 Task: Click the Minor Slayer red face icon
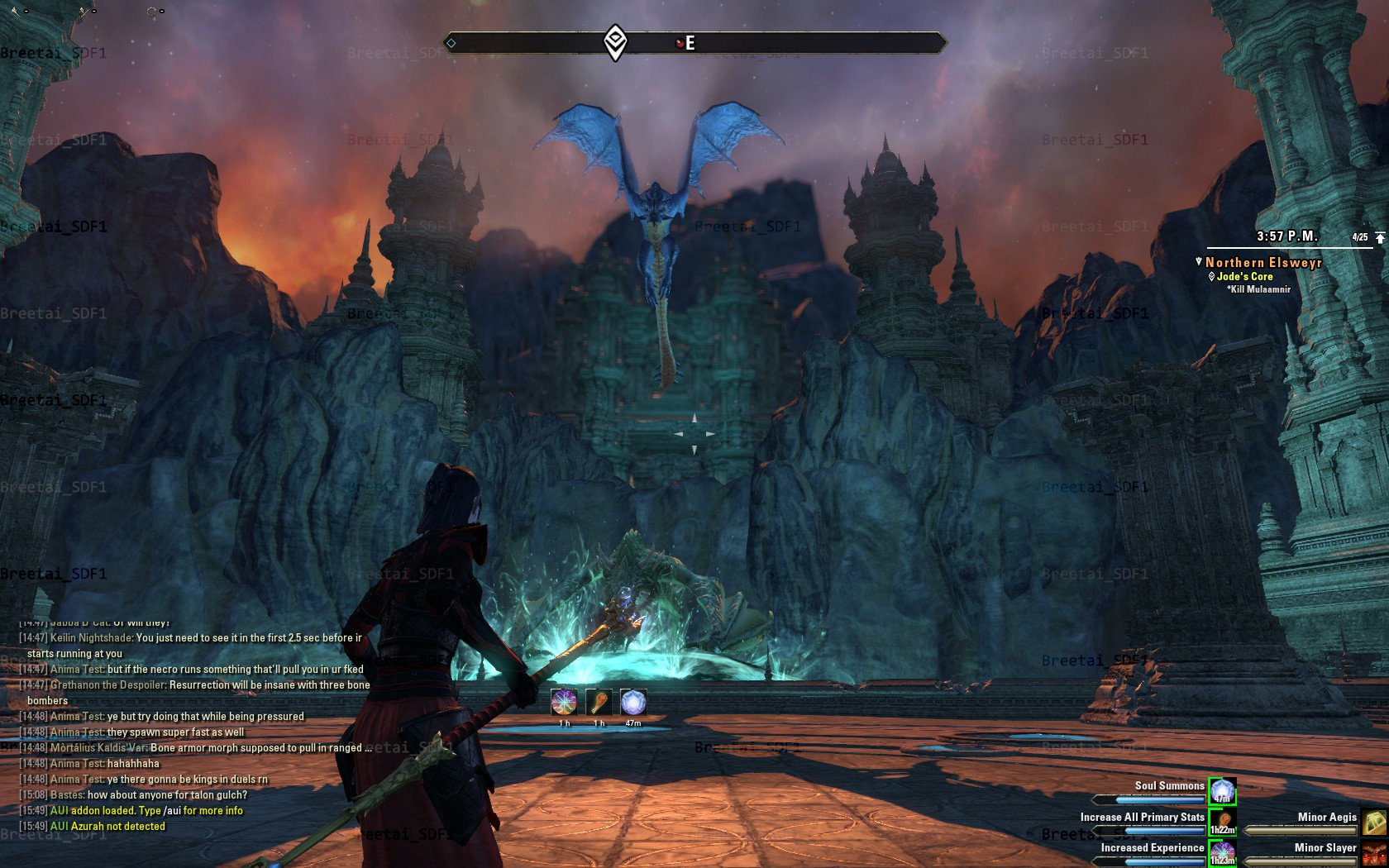(1374, 852)
